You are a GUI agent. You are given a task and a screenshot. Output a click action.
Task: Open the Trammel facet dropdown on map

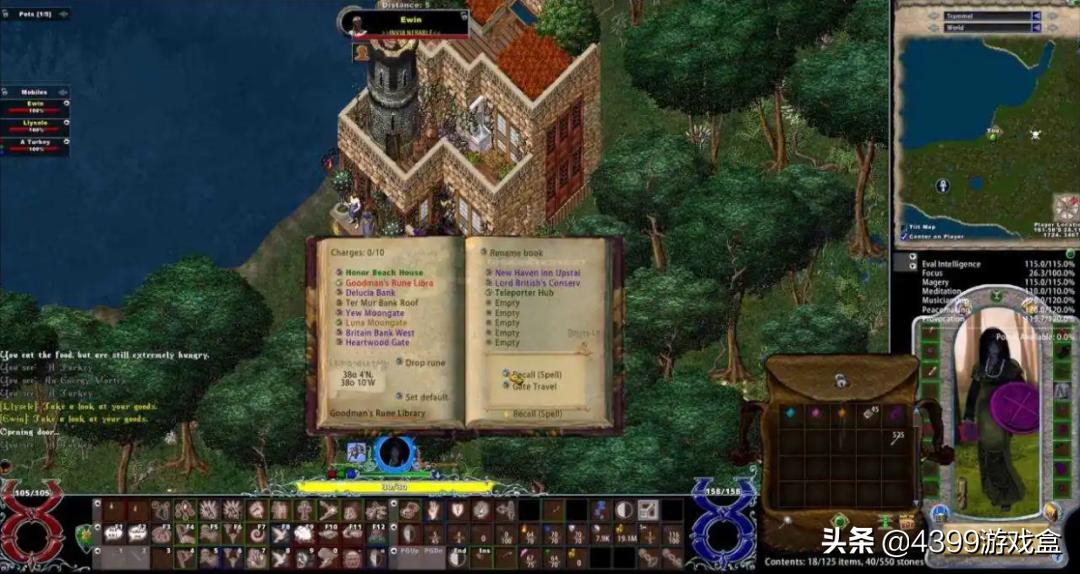tap(1036, 16)
